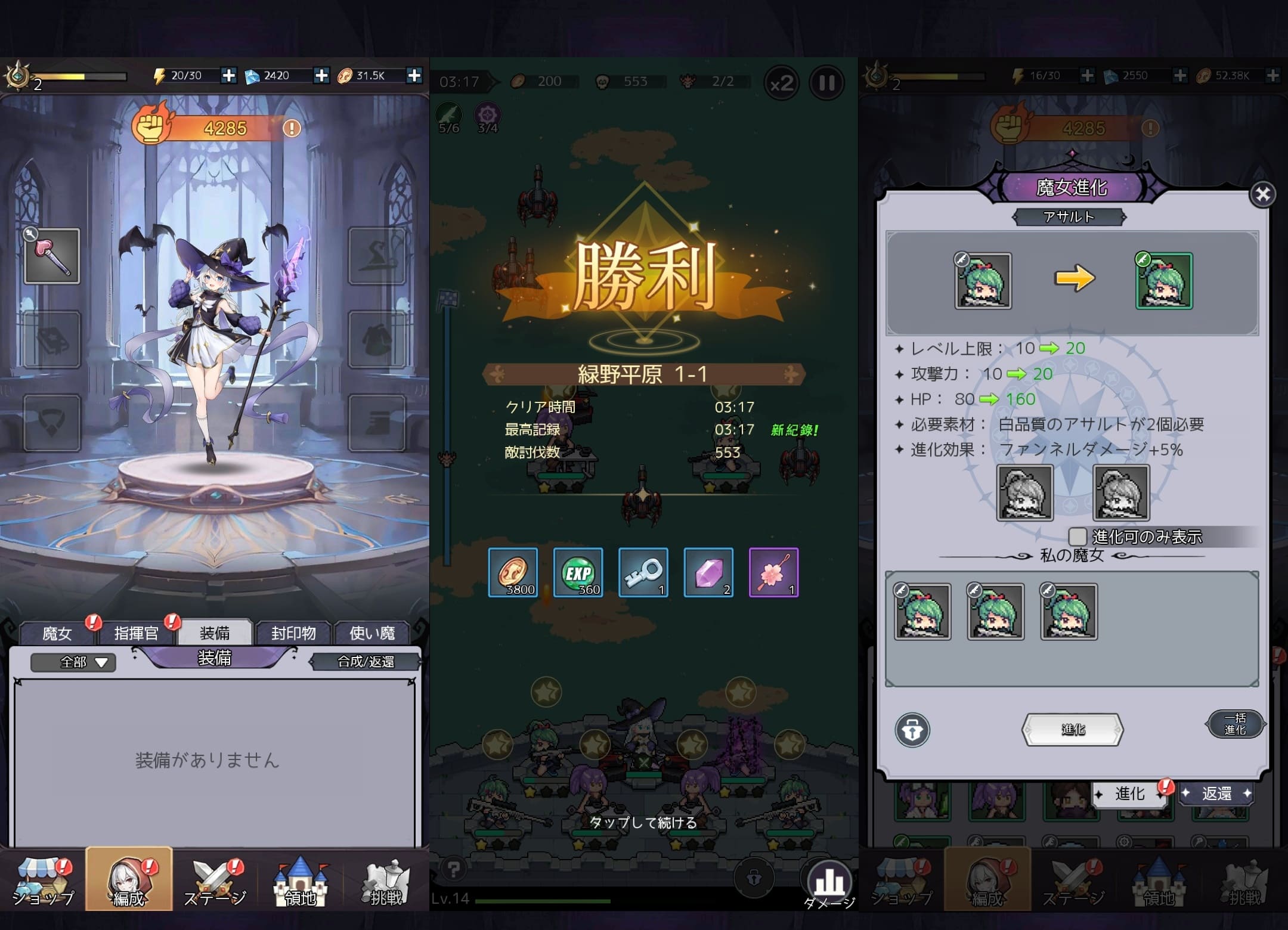Viewport: 1288px width, 930px height.
Task: Click the plus icon next to the diamond currency
Action: point(322,76)
